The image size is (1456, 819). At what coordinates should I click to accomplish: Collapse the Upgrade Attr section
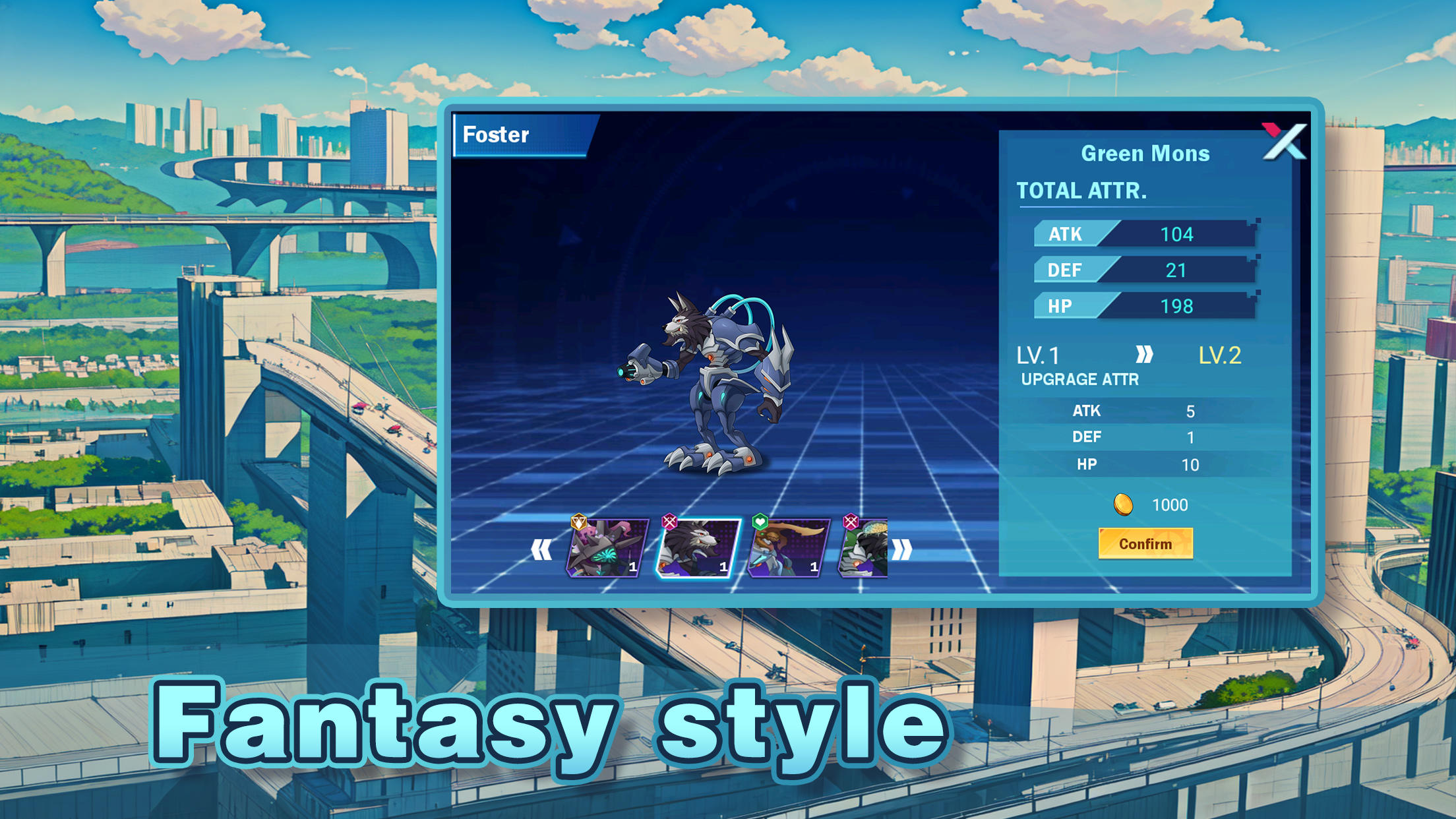click(1080, 380)
